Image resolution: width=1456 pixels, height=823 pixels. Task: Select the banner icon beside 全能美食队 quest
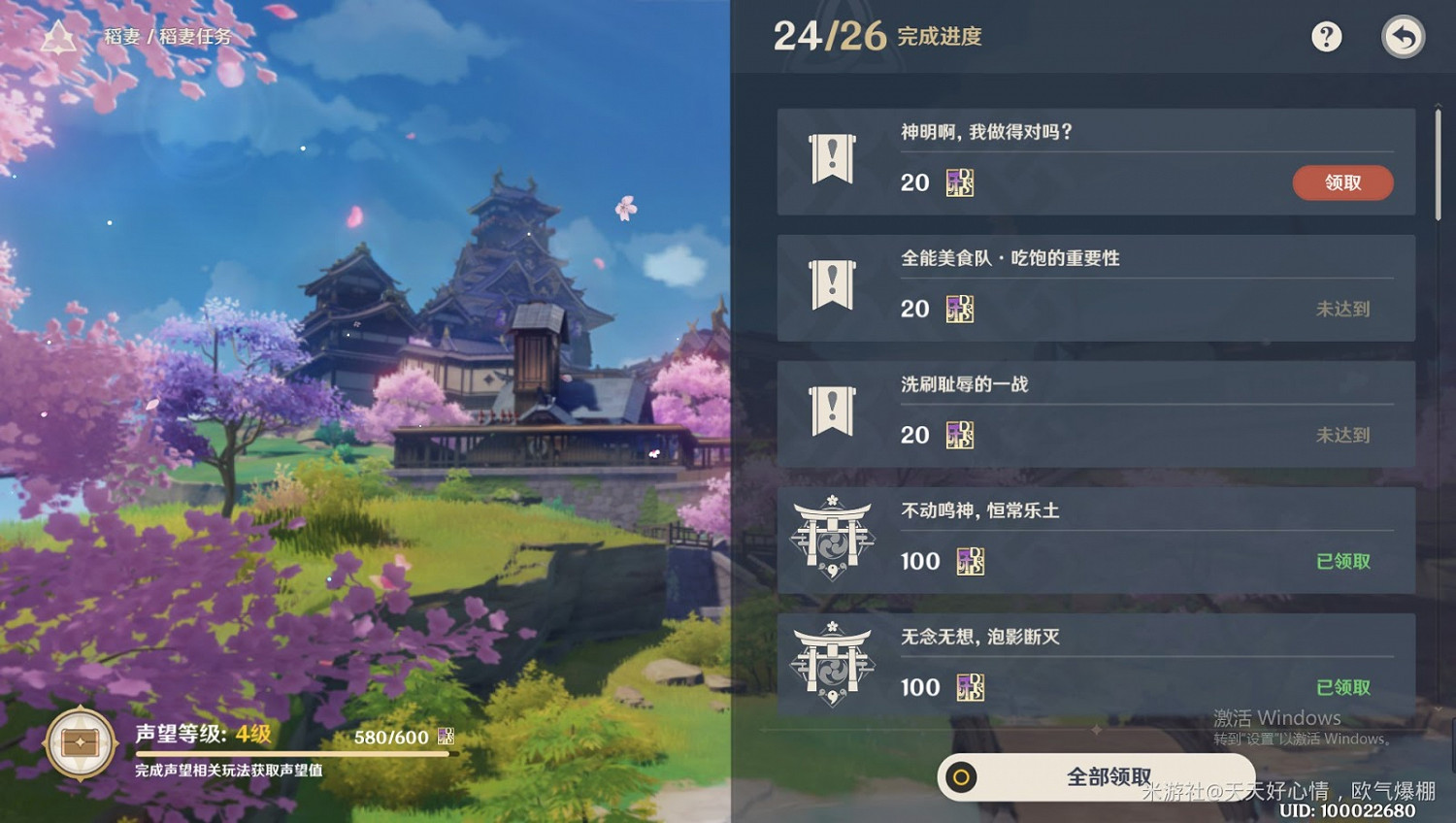point(833,286)
